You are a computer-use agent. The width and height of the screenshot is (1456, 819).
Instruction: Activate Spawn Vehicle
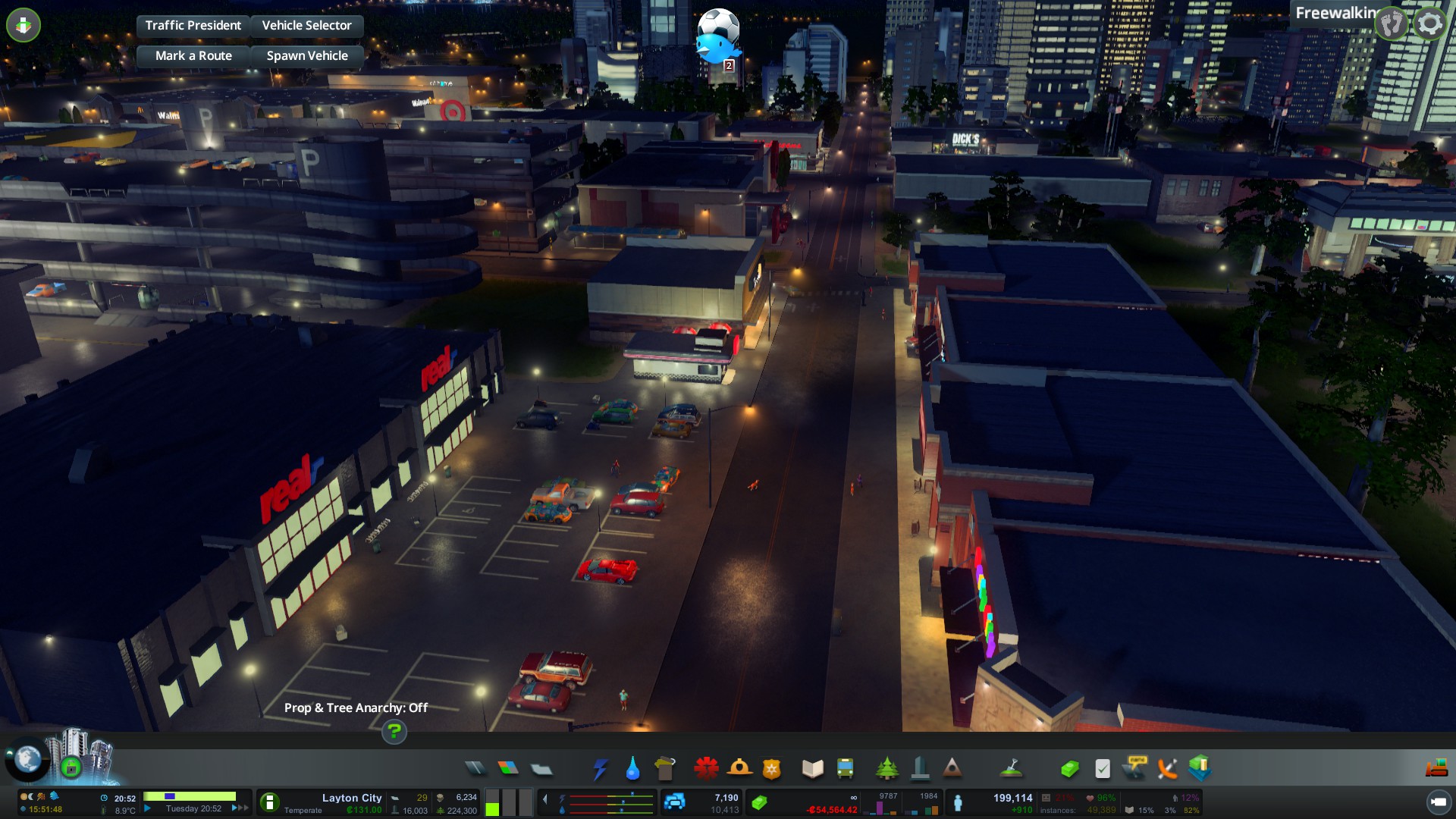click(306, 56)
